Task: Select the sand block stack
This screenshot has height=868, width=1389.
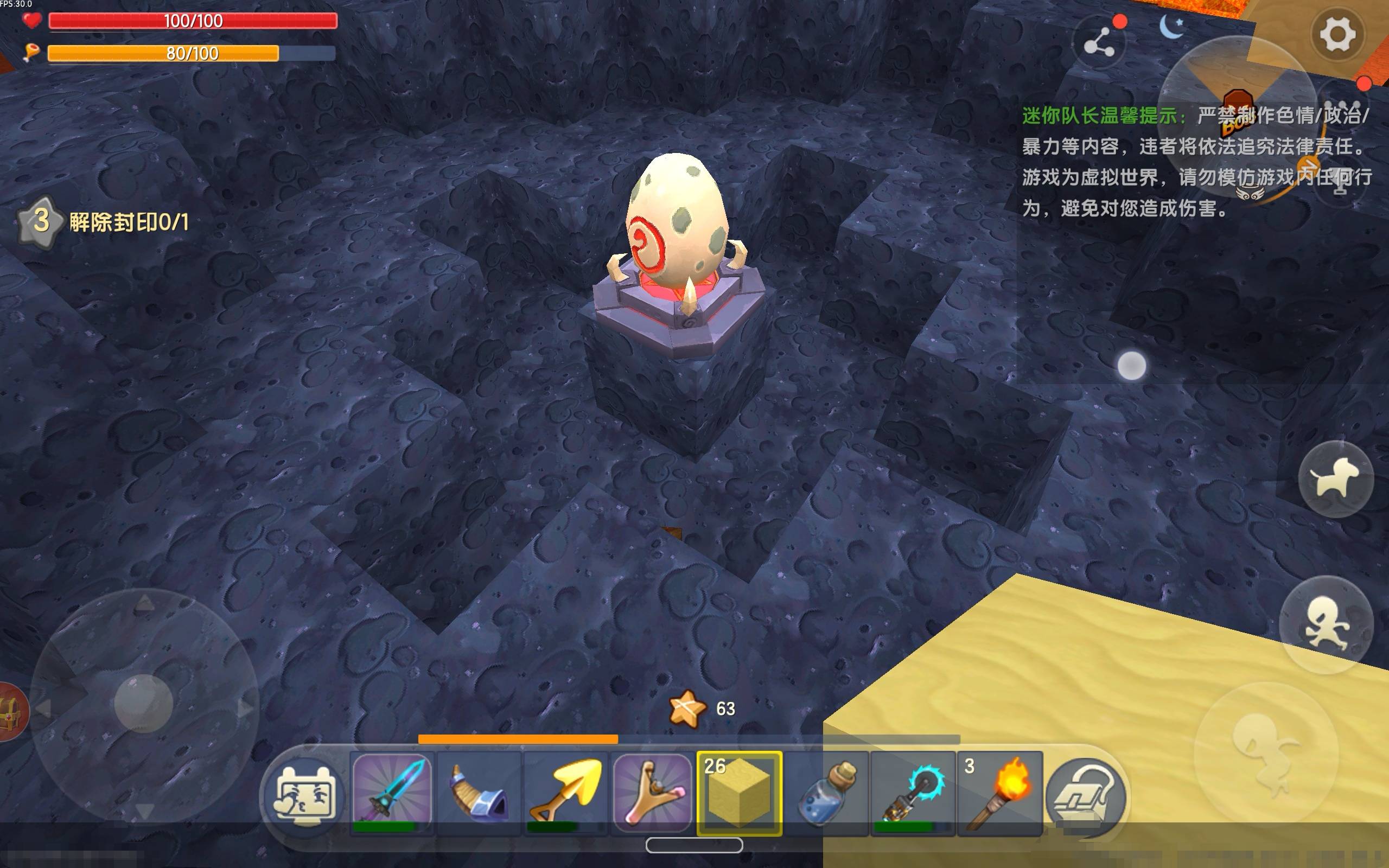Action: coord(740,793)
